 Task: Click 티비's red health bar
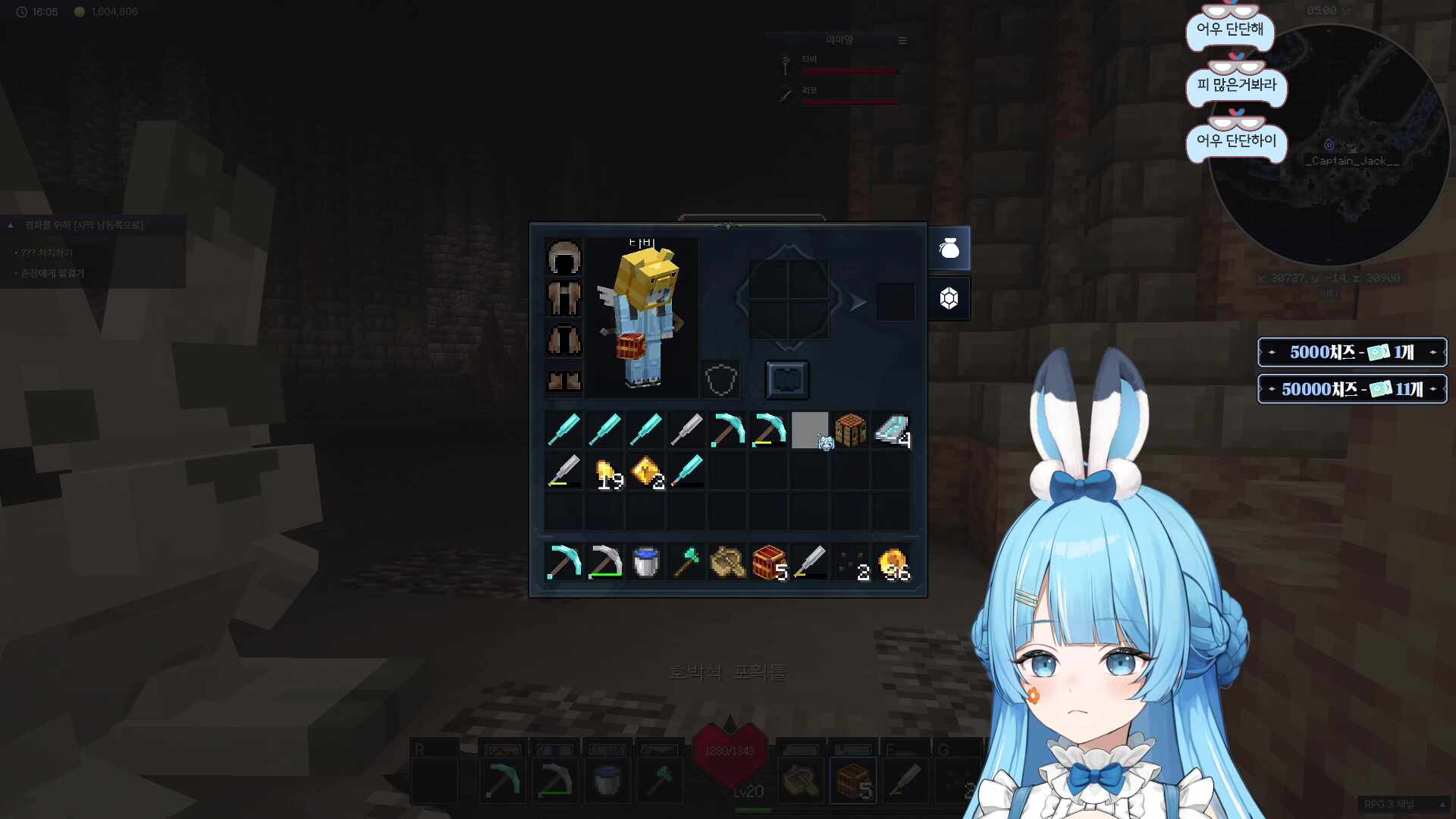coord(849,70)
